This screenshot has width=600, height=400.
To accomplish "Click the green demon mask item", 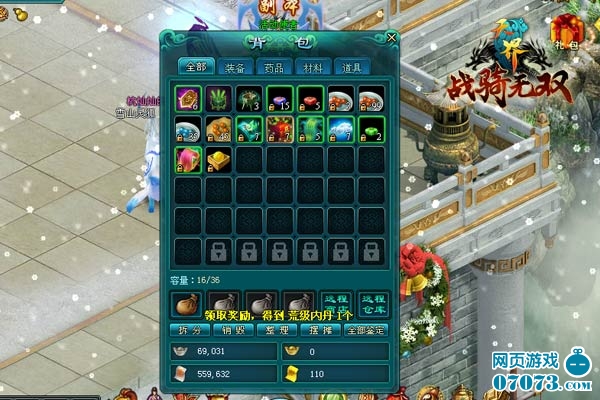I will pos(219,99).
